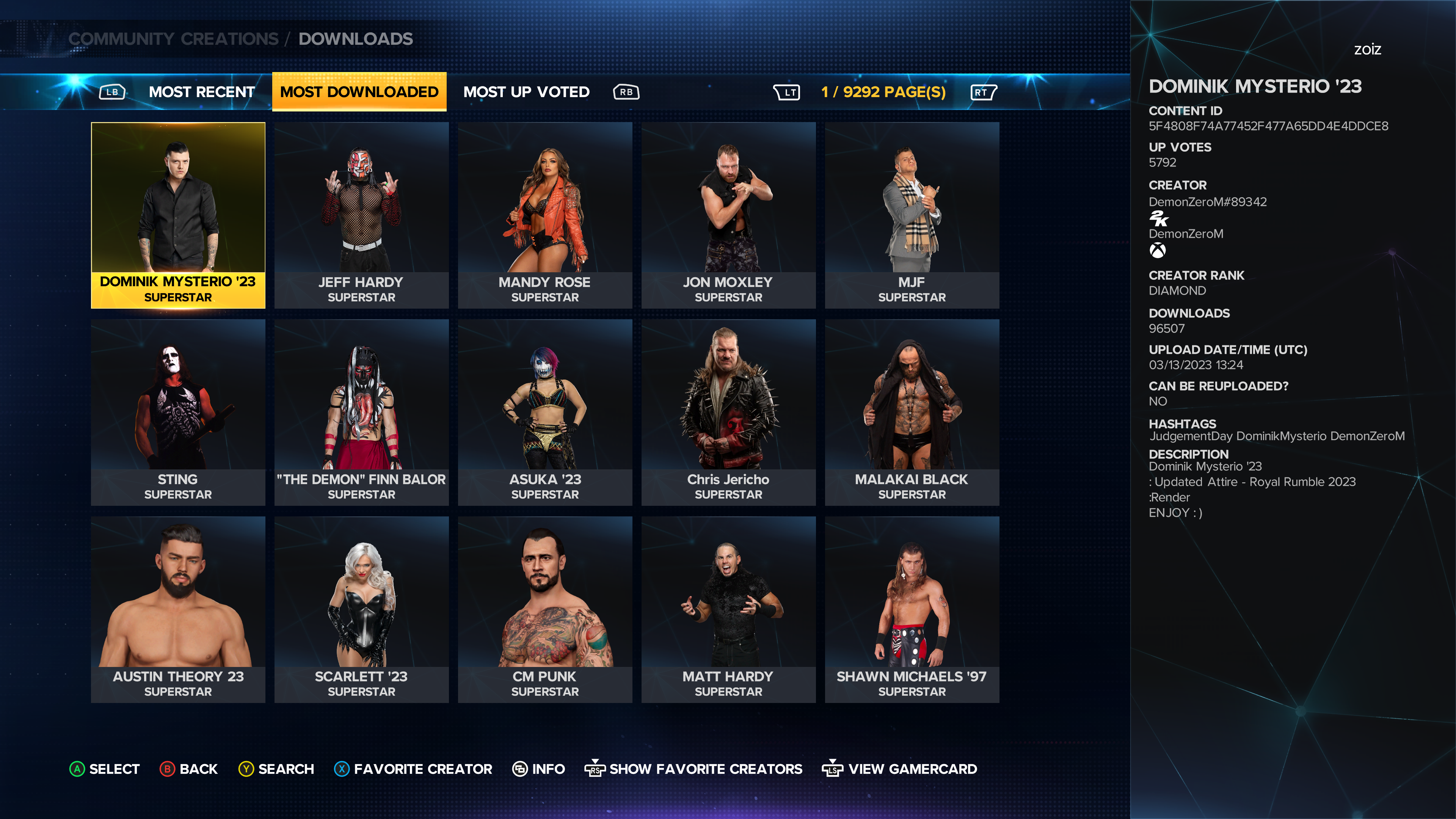
Task: Pick the Asuka '23 superstar
Action: click(544, 412)
